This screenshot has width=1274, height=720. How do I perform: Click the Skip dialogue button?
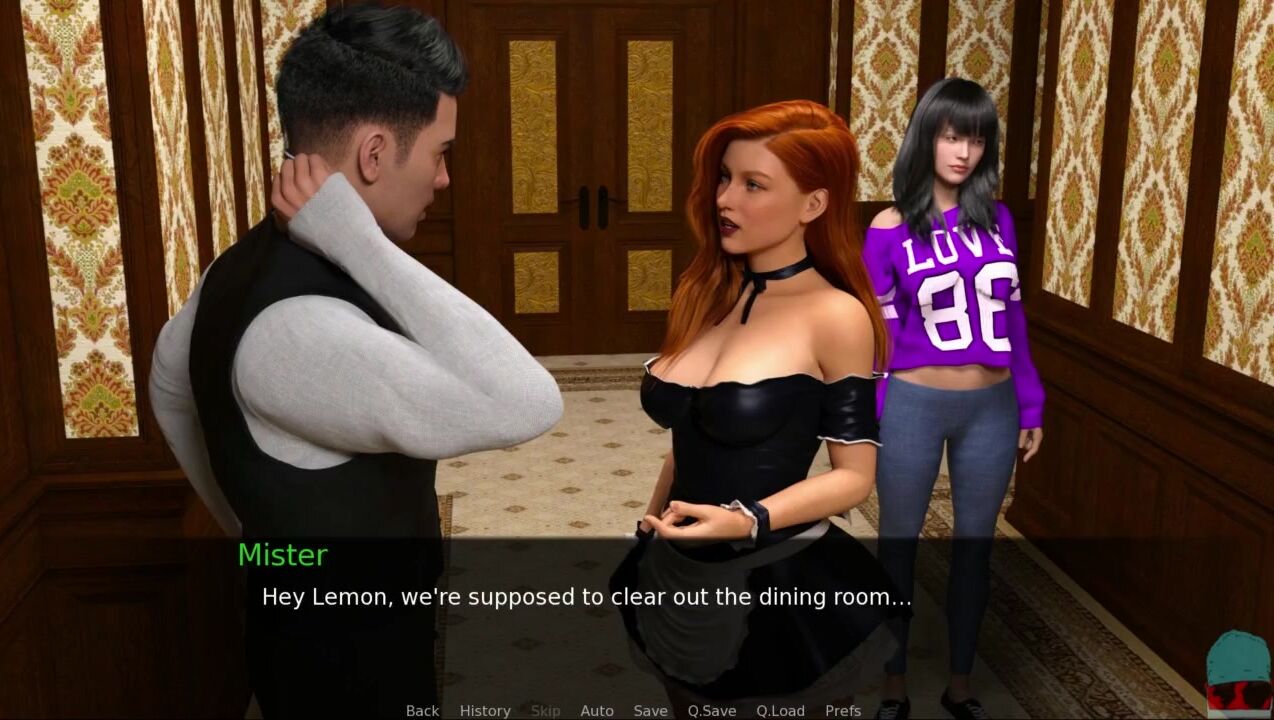point(545,710)
